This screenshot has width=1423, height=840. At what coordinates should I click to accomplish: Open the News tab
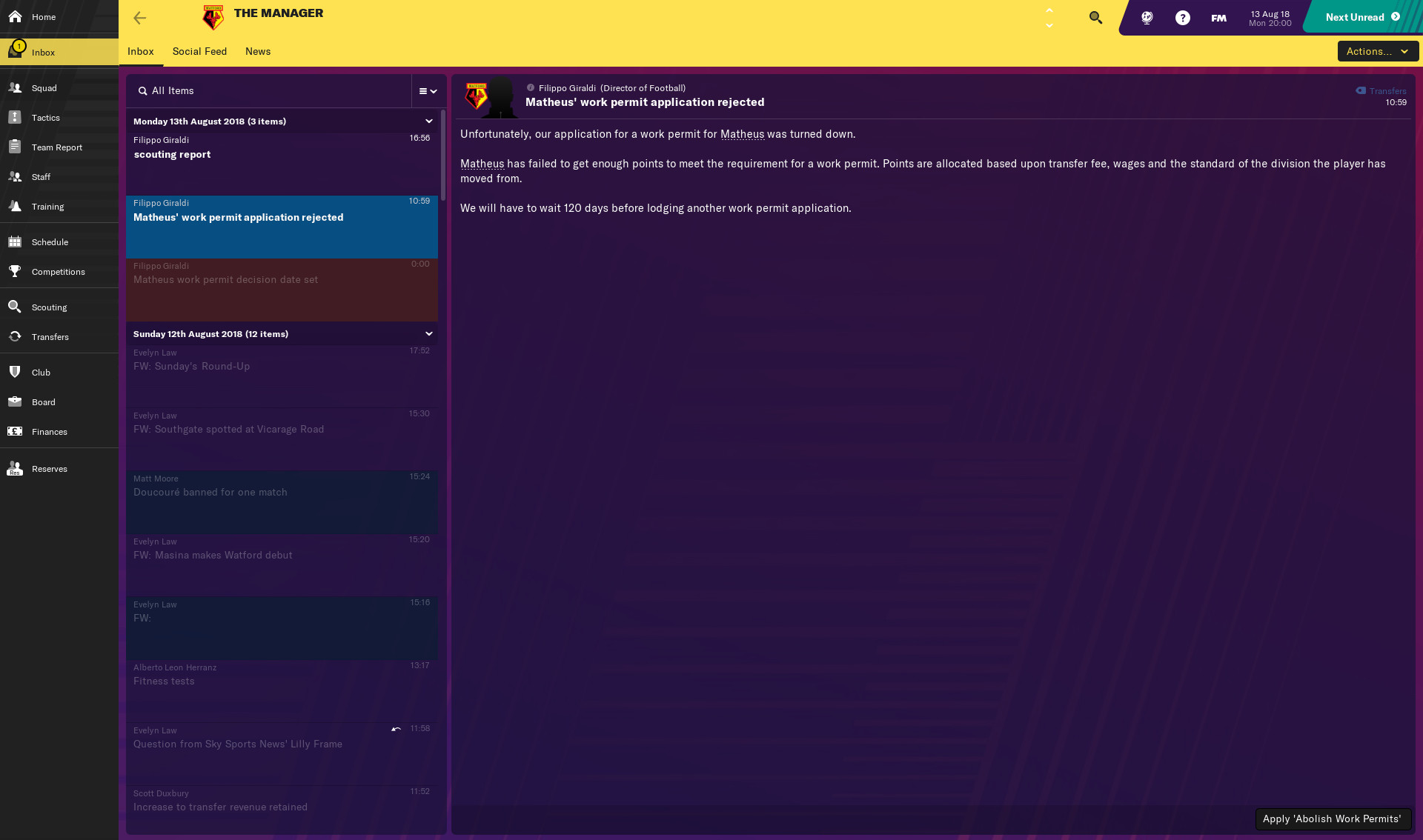(x=257, y=51)
